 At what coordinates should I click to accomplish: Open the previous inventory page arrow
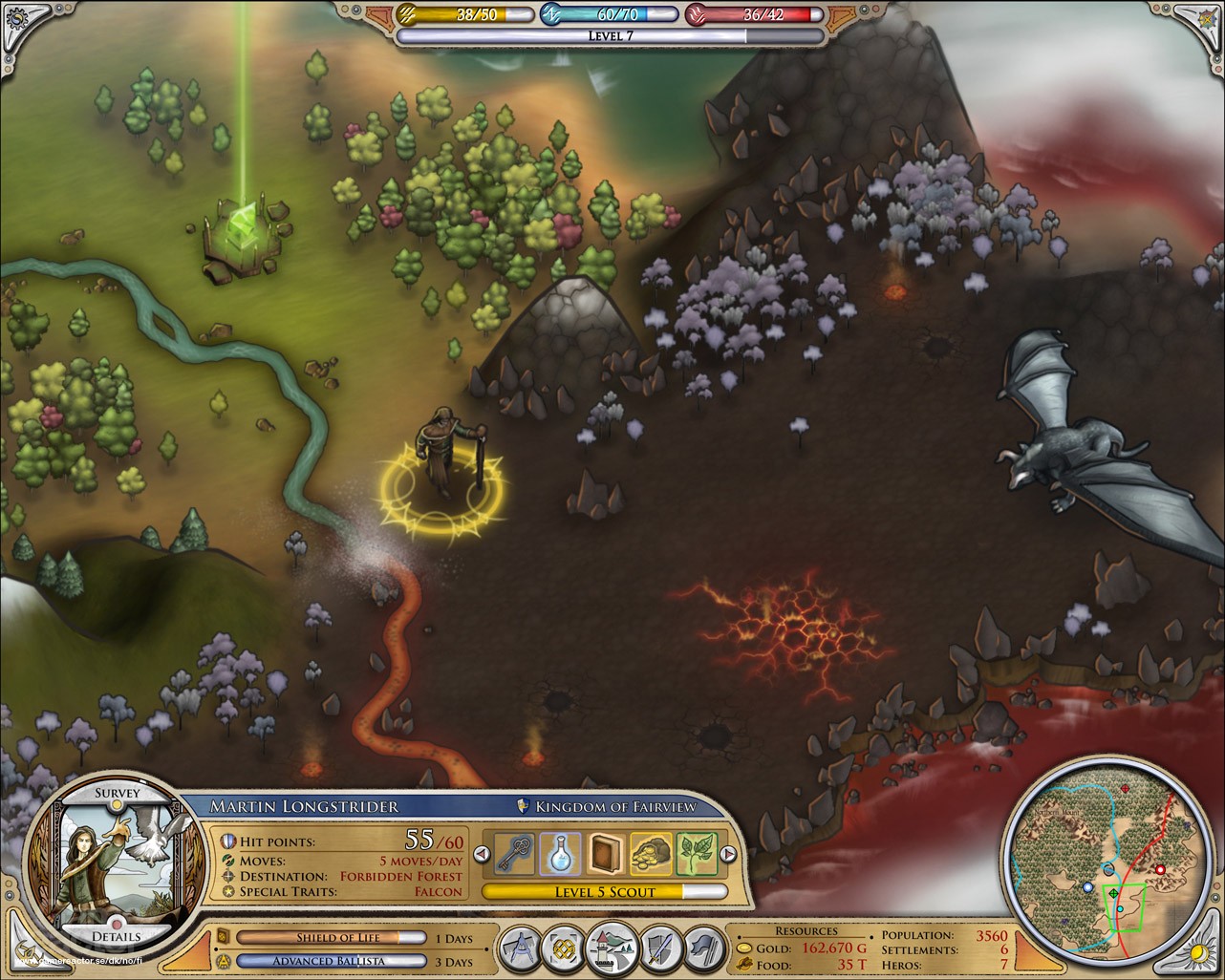coord(483,853)
